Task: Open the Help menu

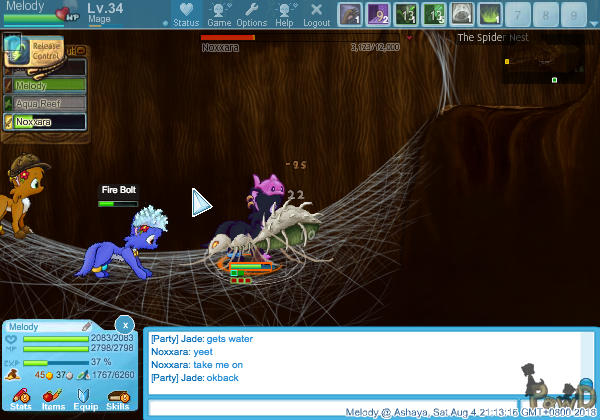Action: [x=285, y=14]
